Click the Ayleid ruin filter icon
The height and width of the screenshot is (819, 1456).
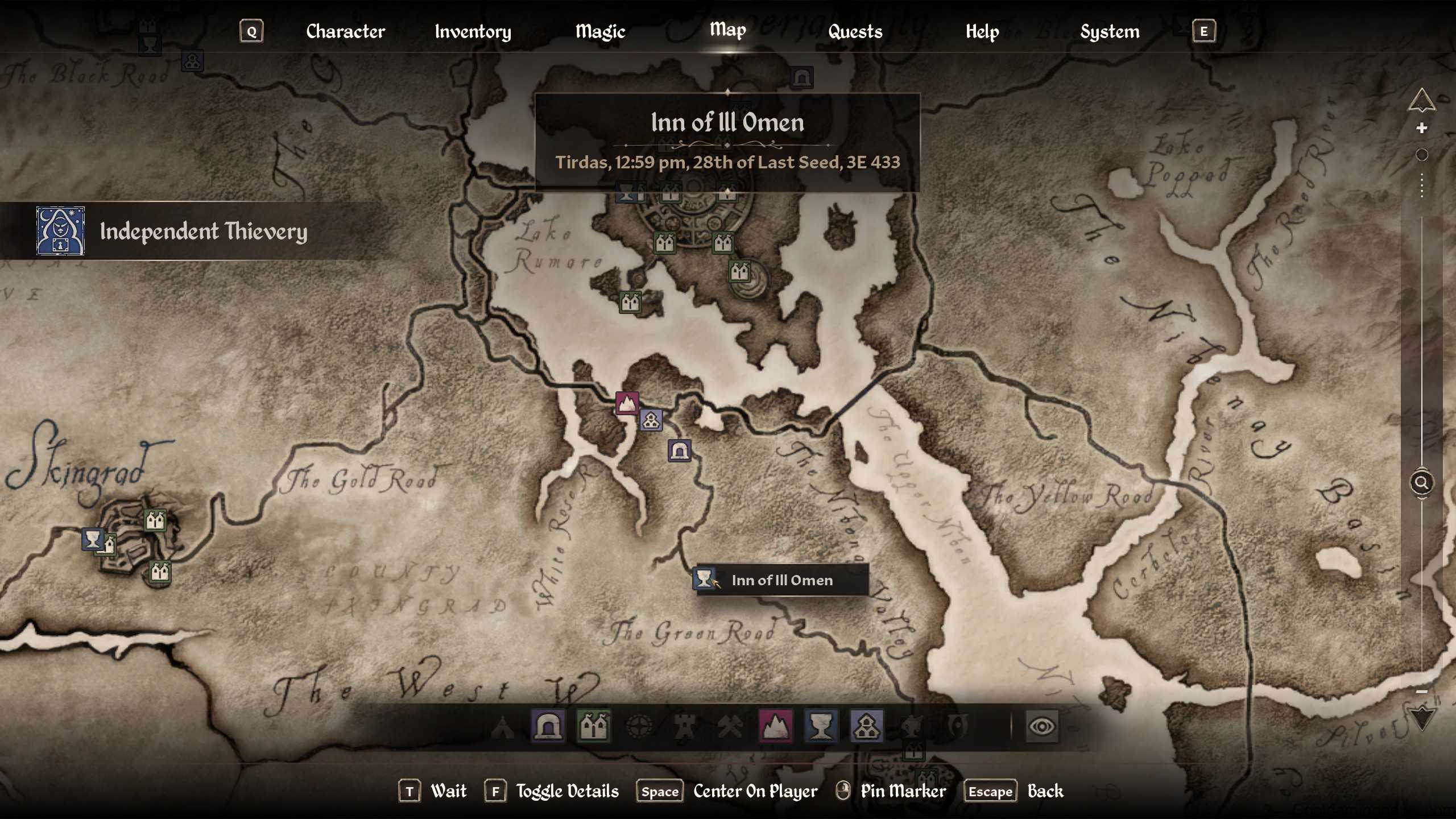pos(639,726)
